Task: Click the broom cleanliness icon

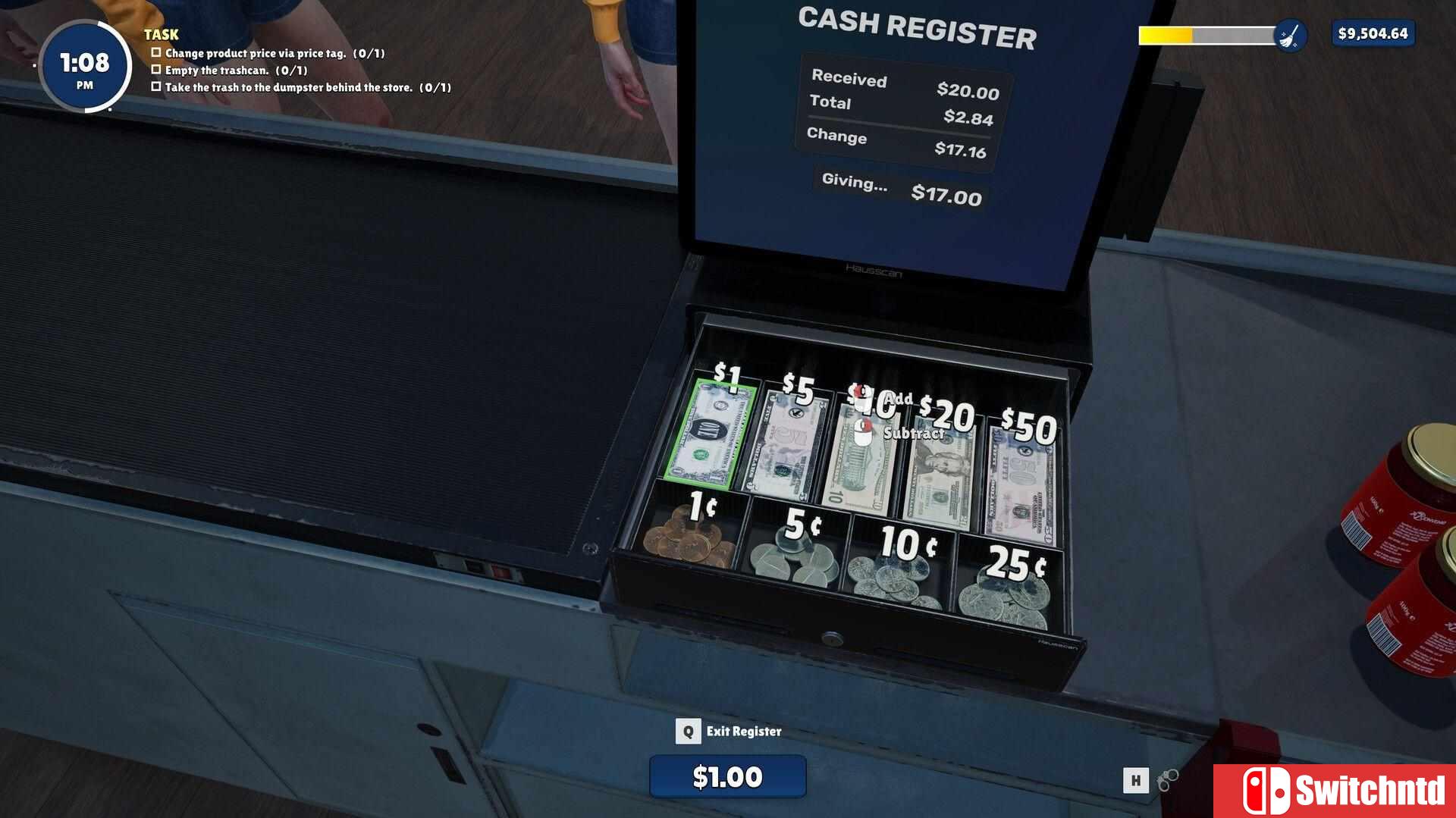Action: tap(1289, 35)
